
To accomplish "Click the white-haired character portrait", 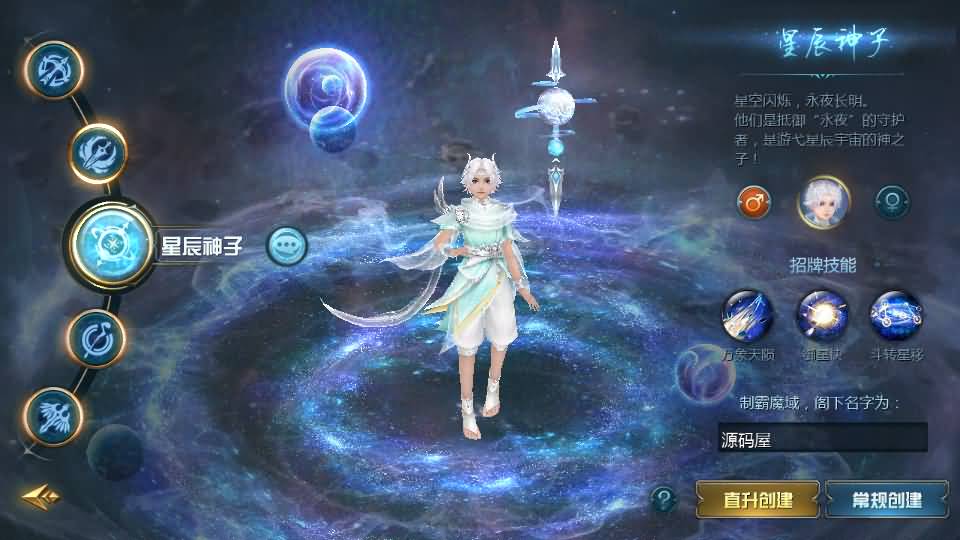I will [x=823, y=202].
